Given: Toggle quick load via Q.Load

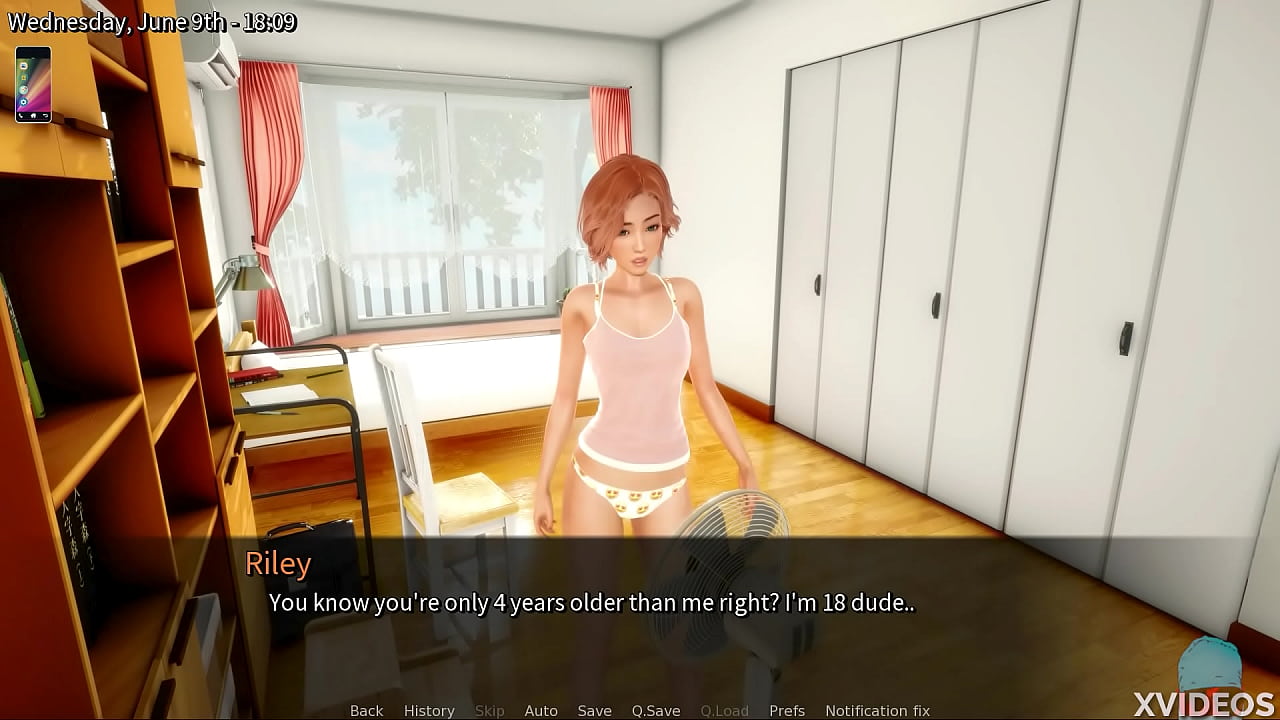Looking at the screenshot, I should 725,710.
